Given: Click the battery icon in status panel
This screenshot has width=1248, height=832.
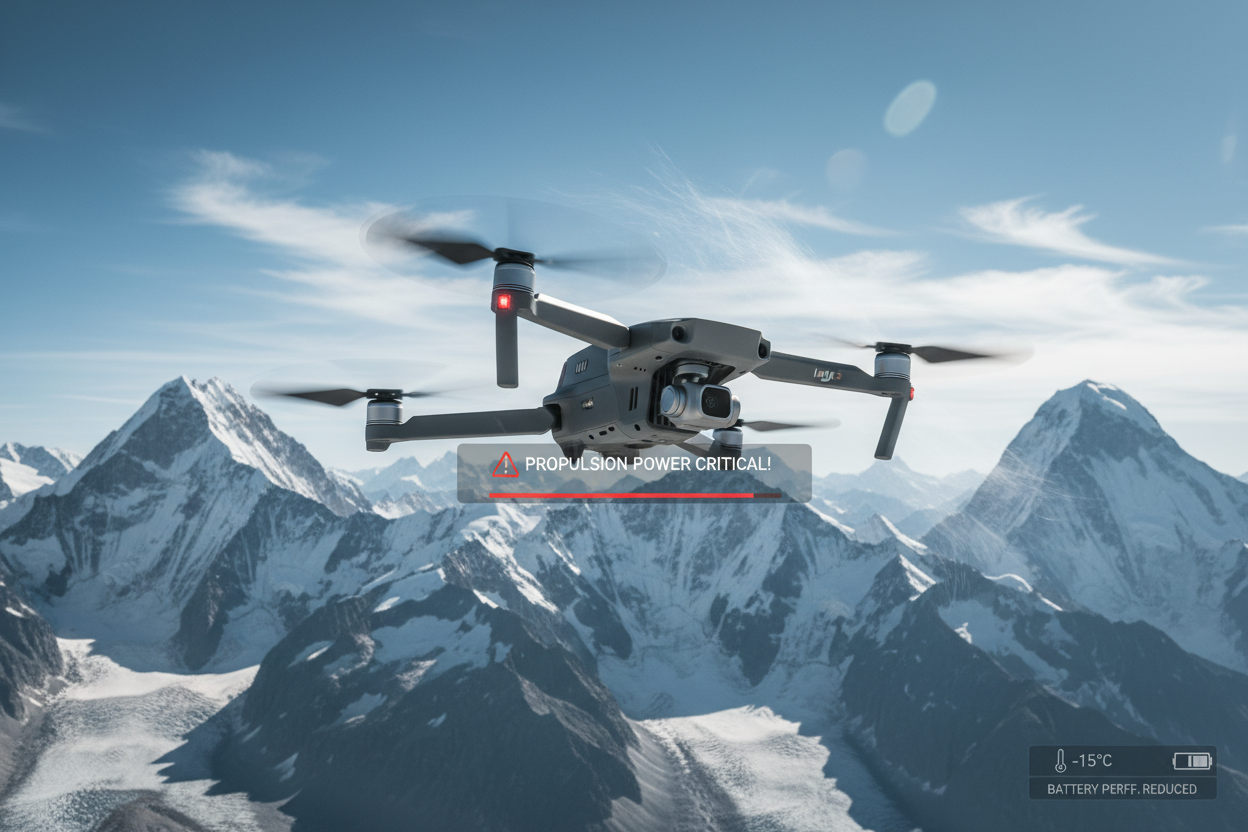Looking at the screenshot, I should pos(1192,761).
